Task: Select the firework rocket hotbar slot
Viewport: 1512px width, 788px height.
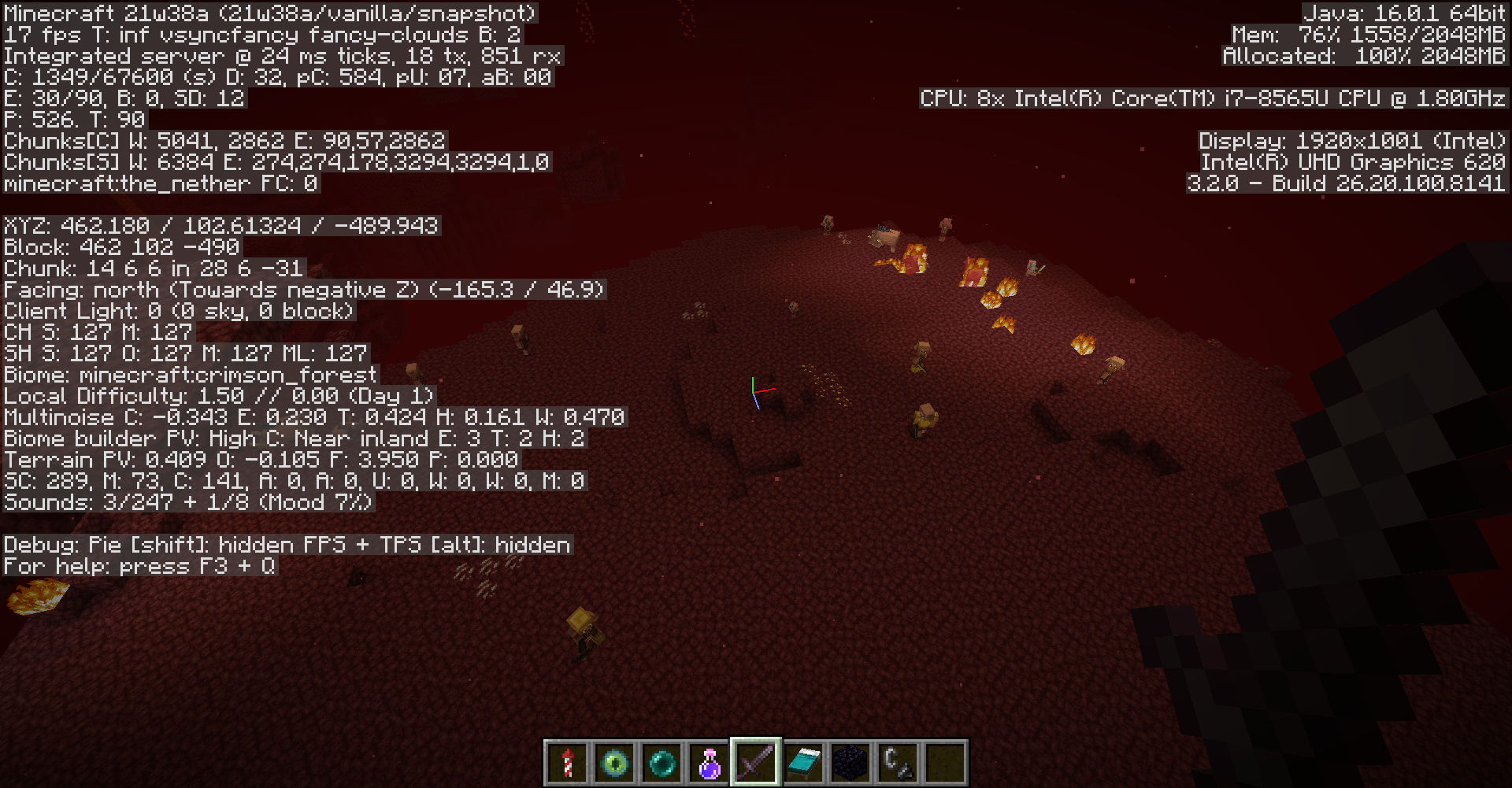Action: coord(567,762)
